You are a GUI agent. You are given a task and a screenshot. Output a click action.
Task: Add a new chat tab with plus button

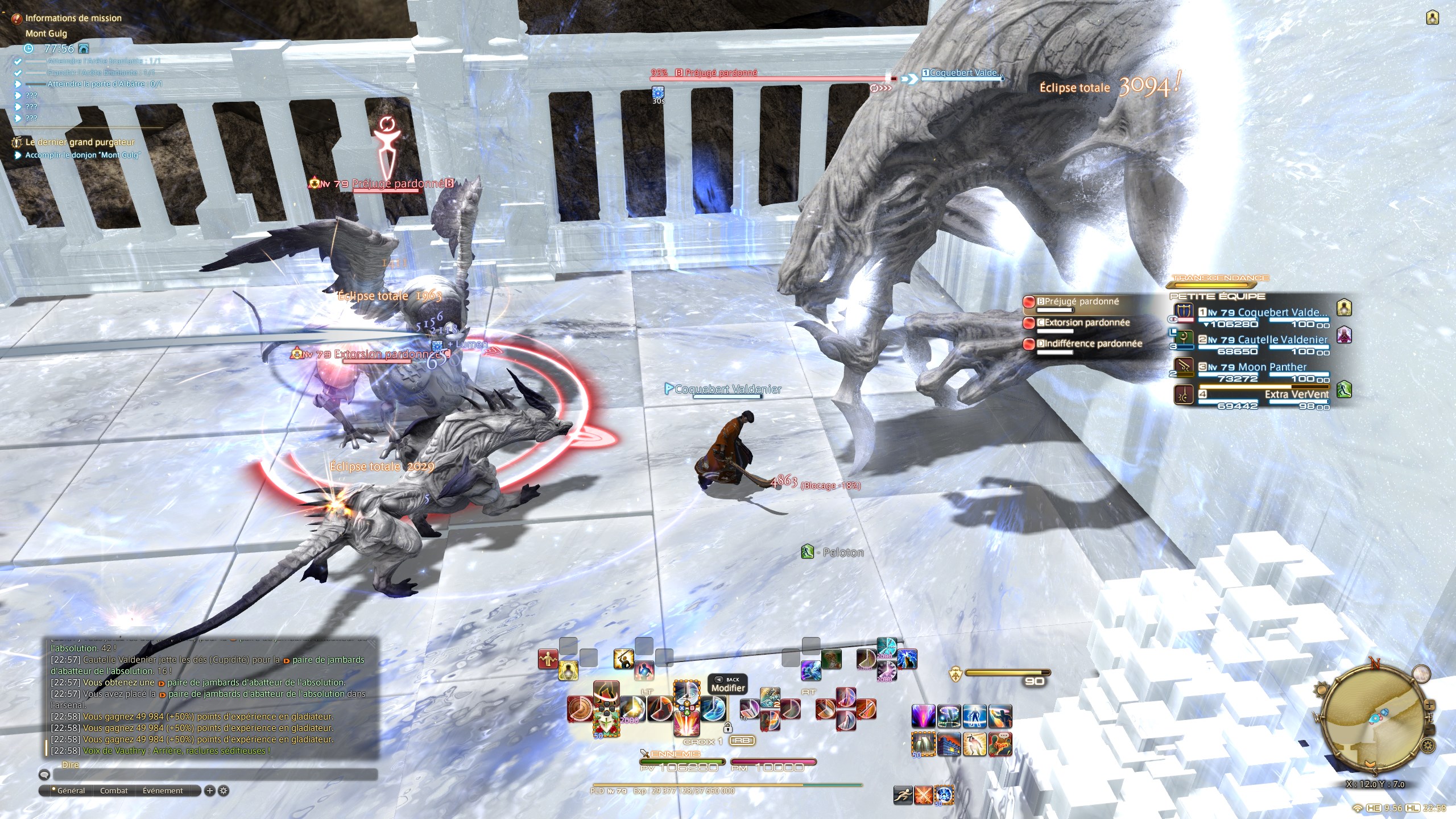209,791
